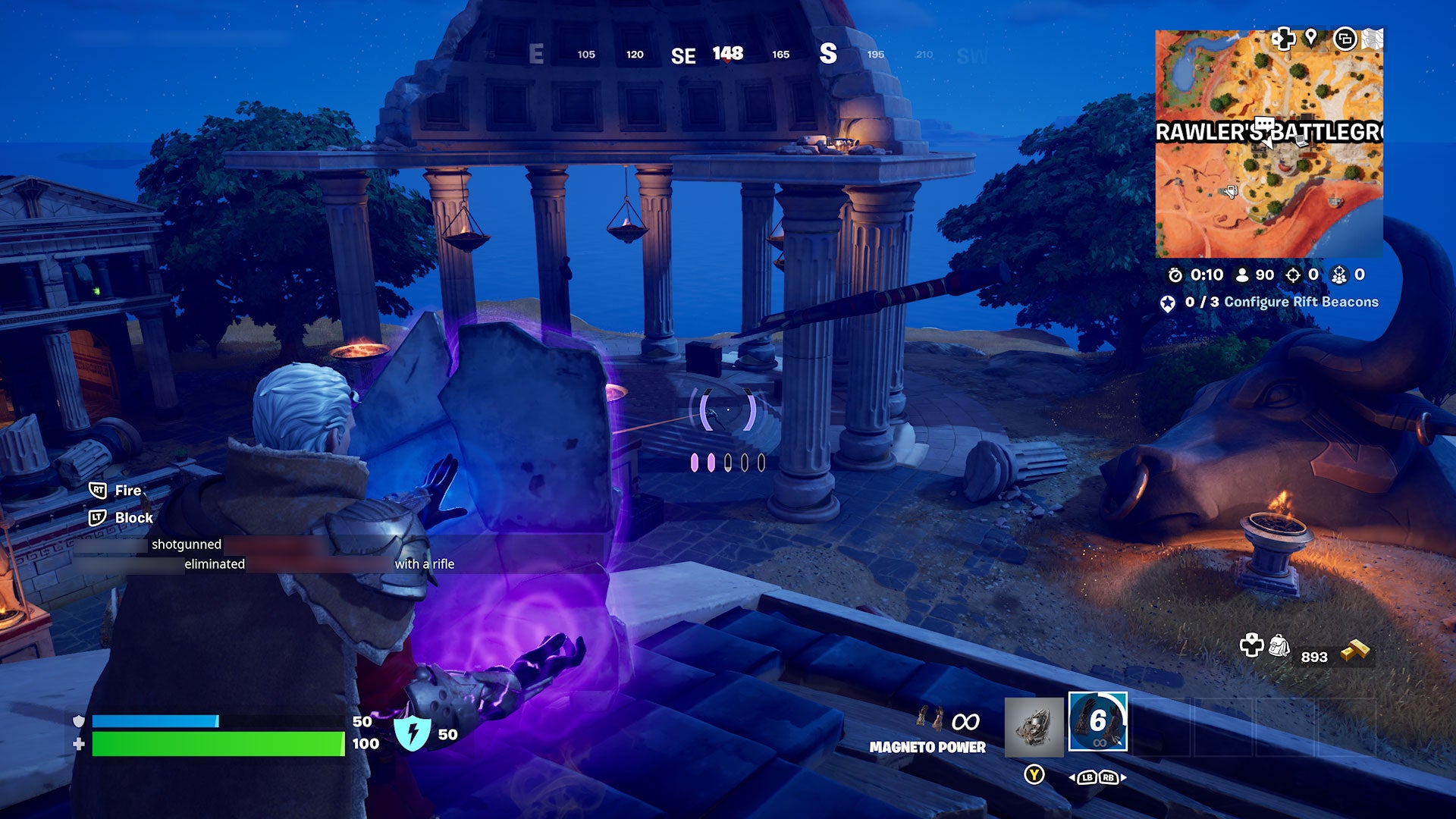This screenshot has height=819, width=1456.
Task: Open the full map via the map icon
Action: click(1373, 37)
